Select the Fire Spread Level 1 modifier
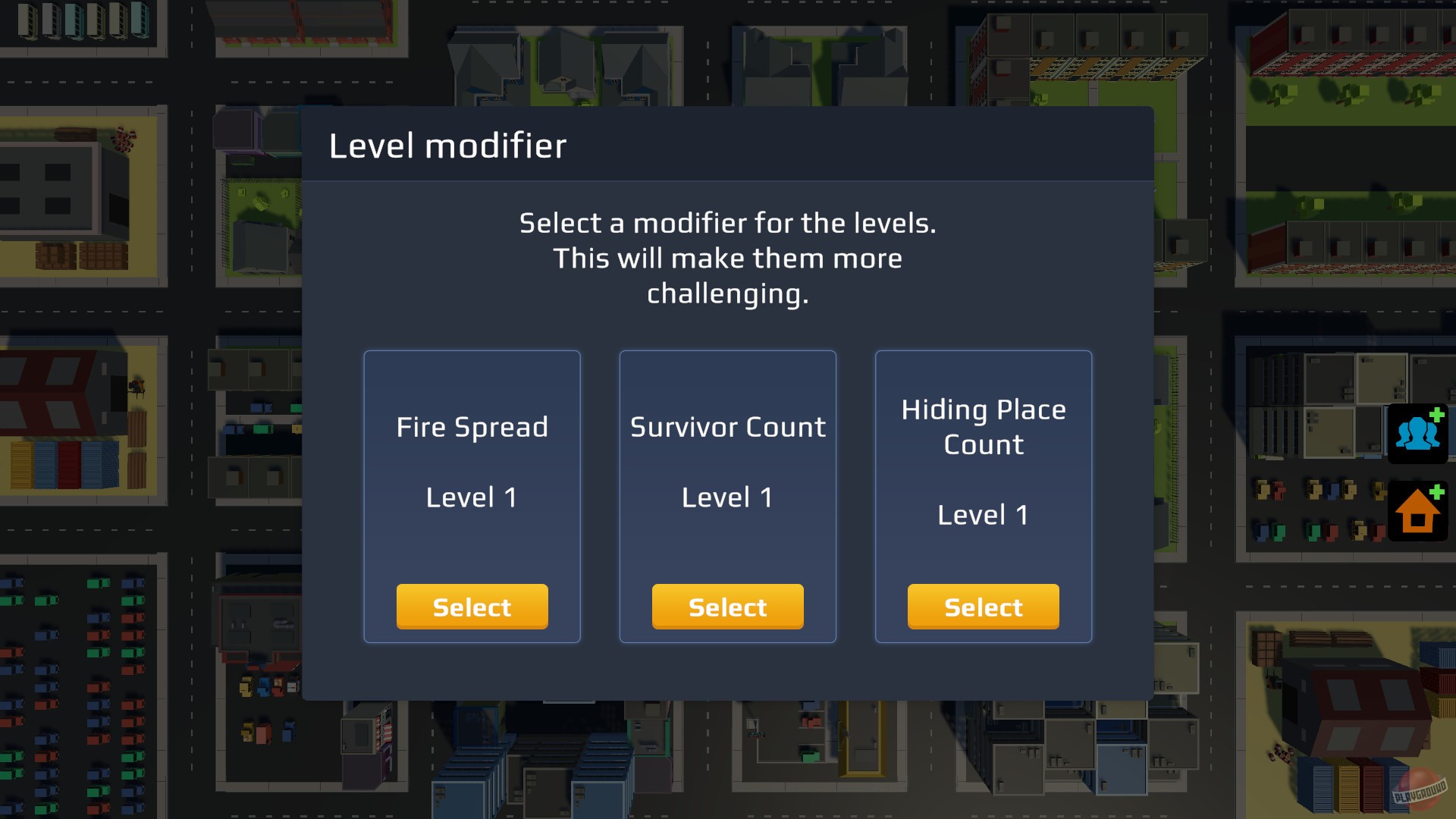This screenshot has height=819, width=1456. pos(472,606)
